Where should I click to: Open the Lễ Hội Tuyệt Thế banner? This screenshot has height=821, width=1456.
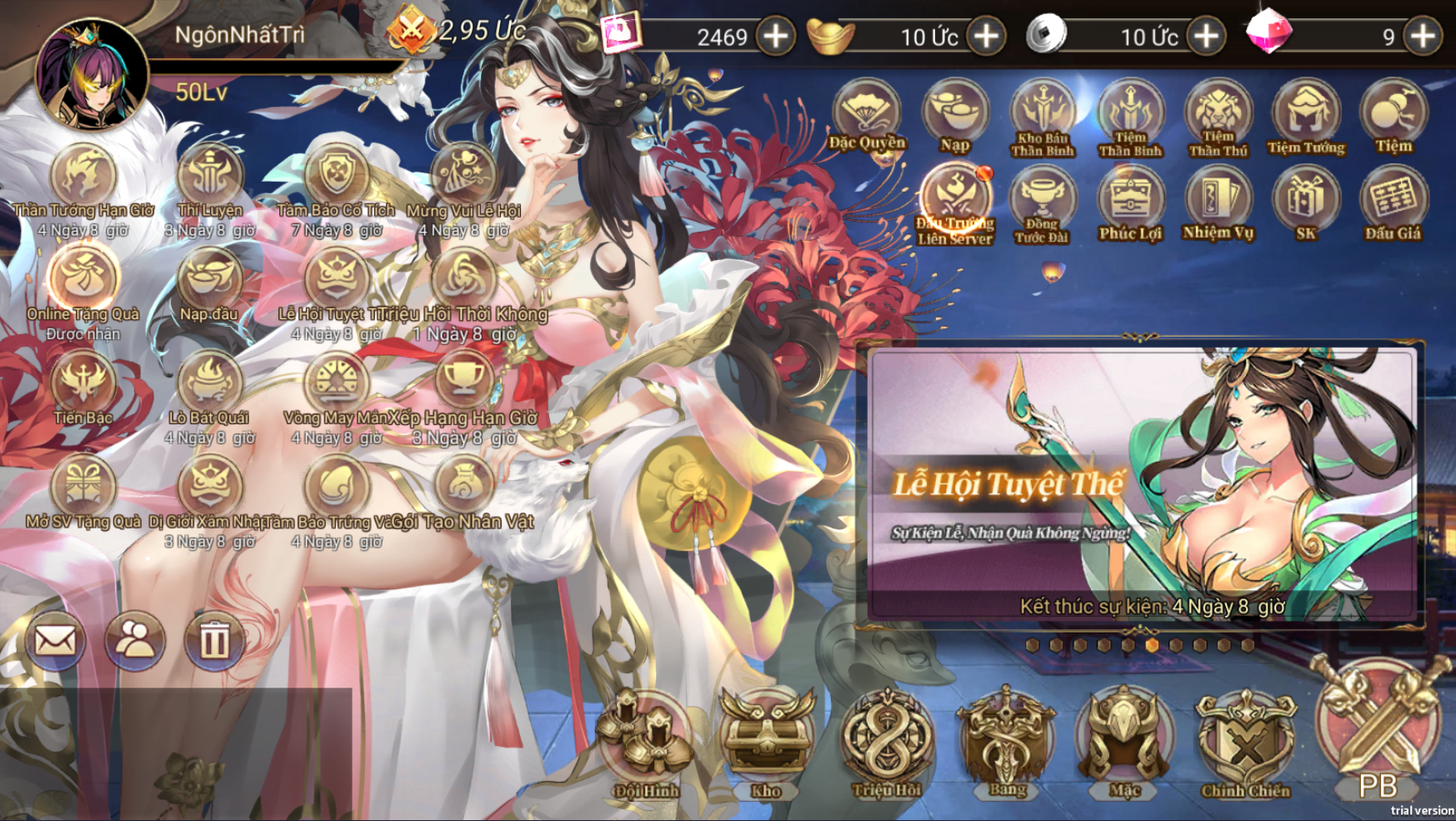click(x=1142, y=483)
